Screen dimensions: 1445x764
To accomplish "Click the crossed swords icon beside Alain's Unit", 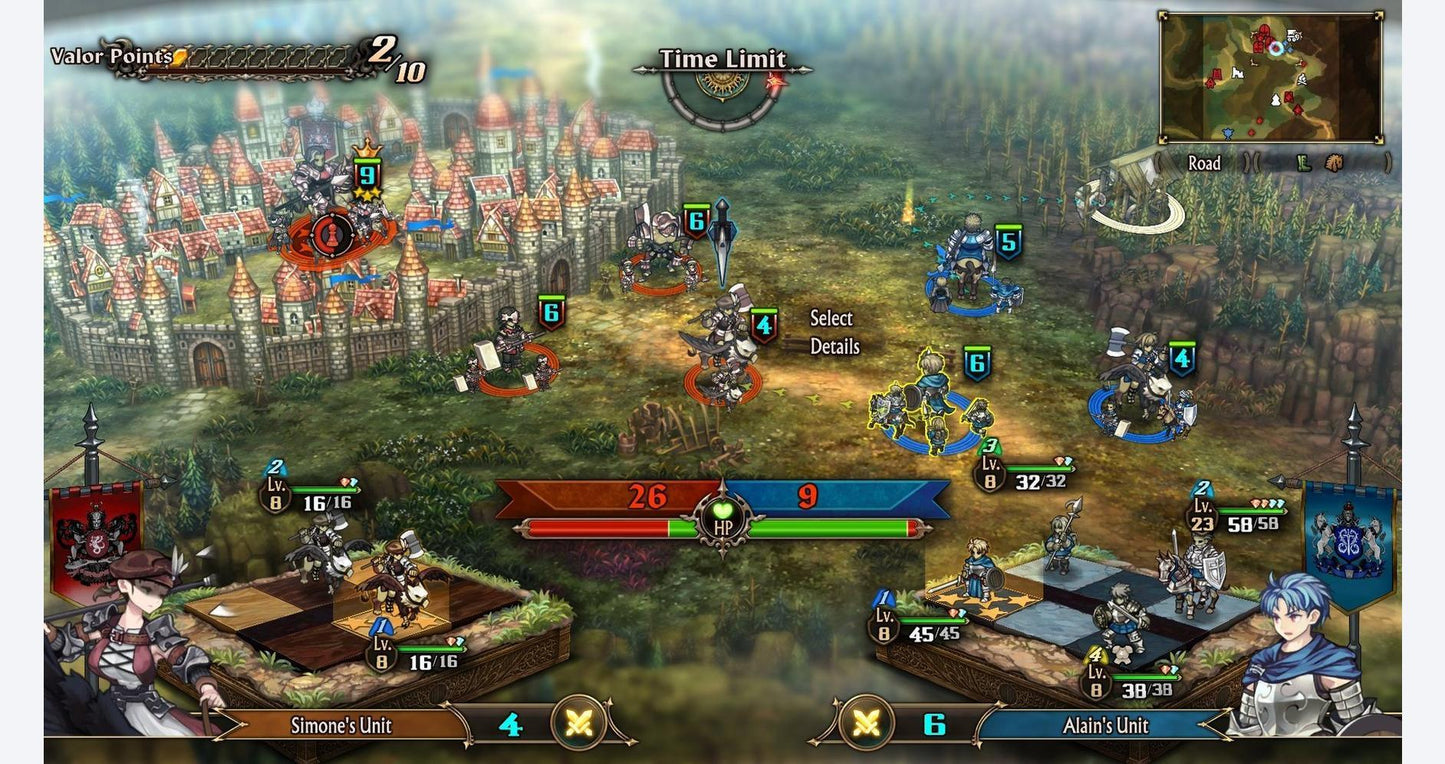I will click(x=866, y=724).
